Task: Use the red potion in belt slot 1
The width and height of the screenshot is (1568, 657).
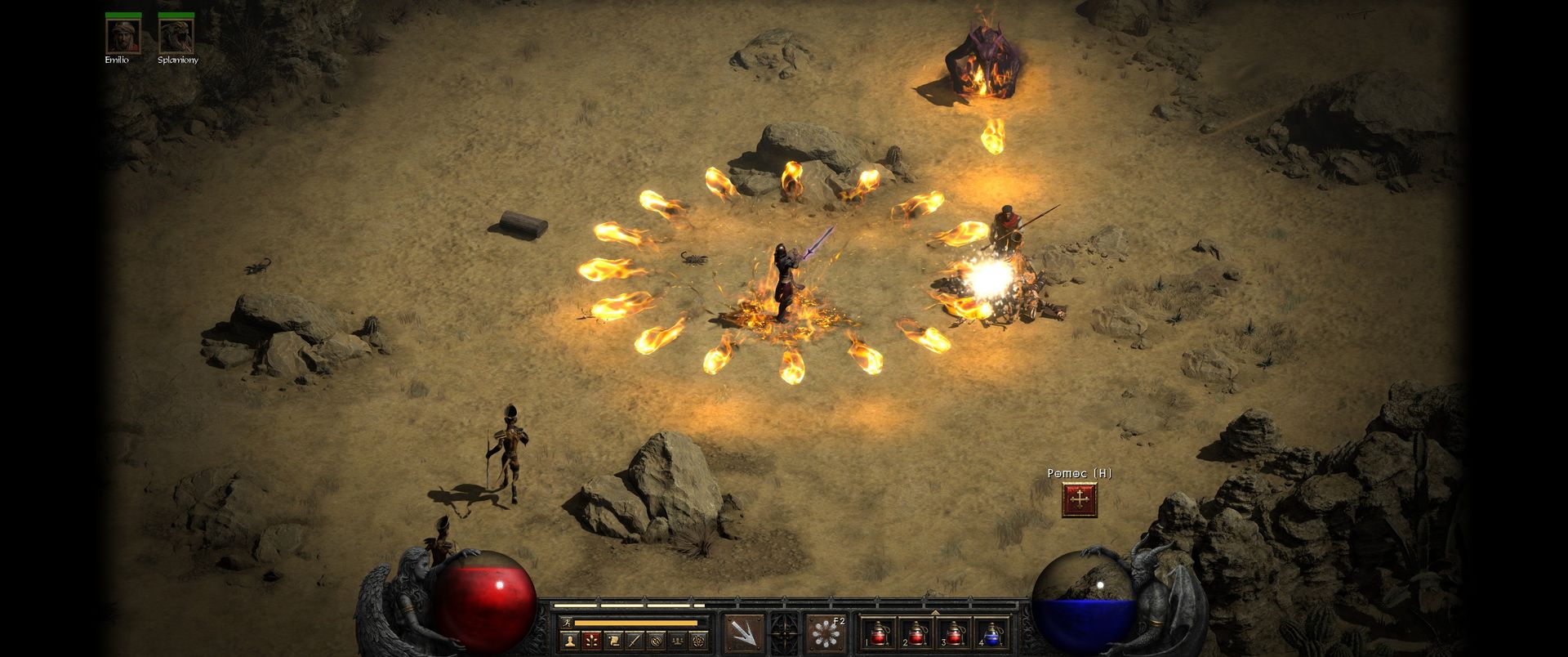Action: [880, 633]
